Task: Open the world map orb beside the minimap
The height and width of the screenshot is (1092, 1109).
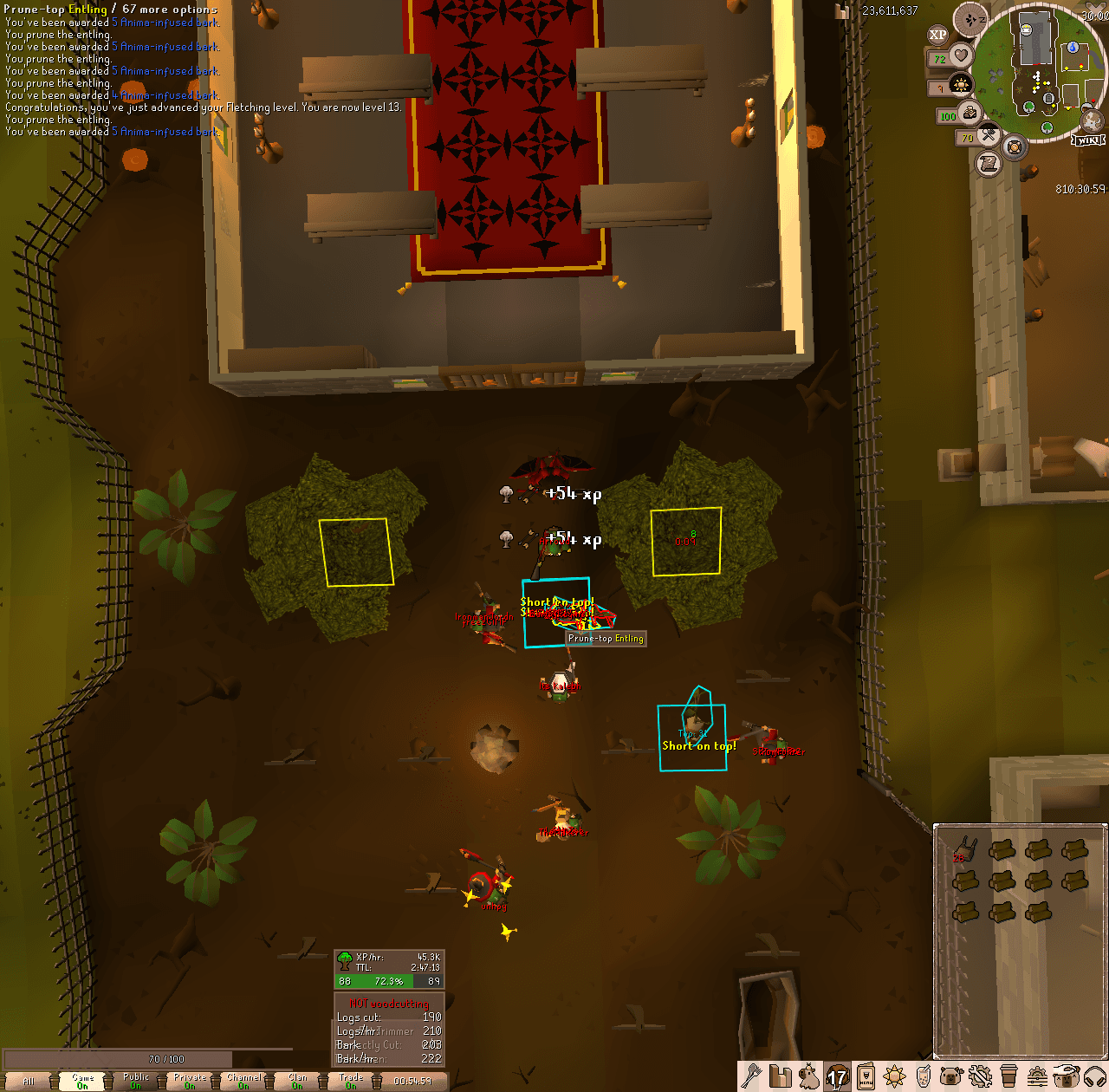Action: [1091, 120]
